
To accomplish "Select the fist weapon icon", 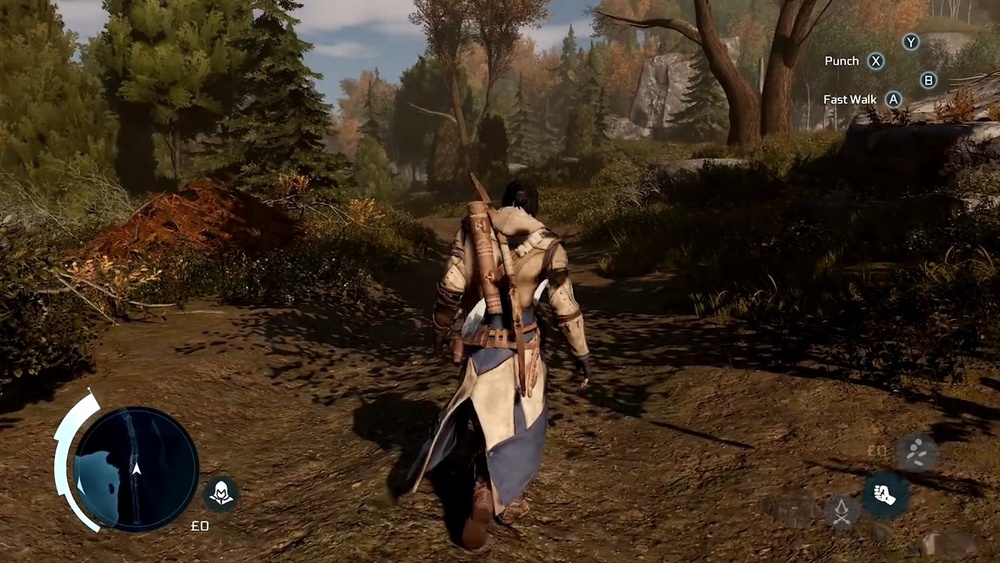I will pyautogui.click(x=885, y=494).
